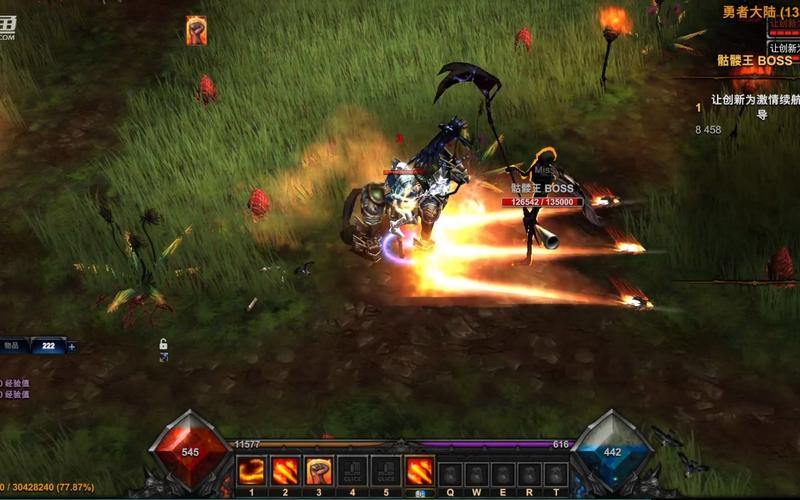
Task: Toggle the small padlock icon
Action: pos(163,345)
